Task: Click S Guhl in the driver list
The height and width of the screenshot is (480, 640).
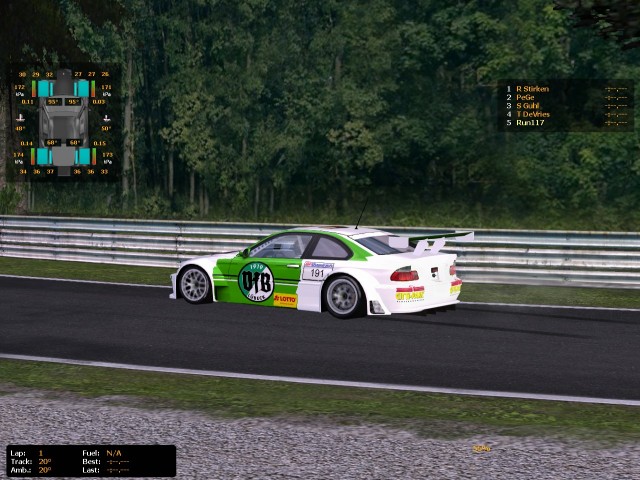Action: [528, 106]
